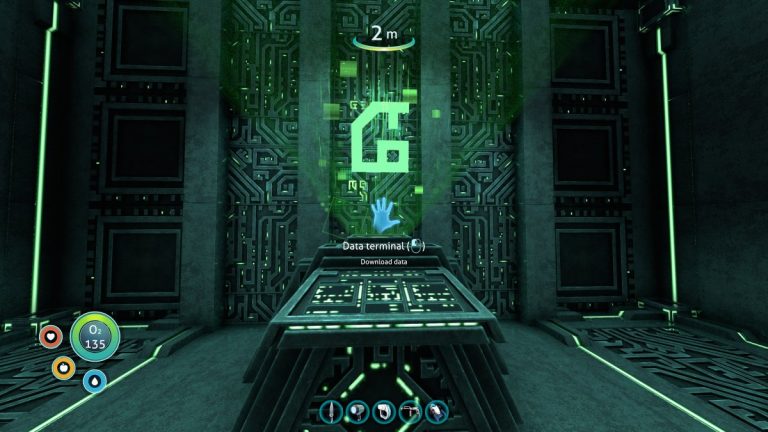Select the gun-shaped tool hotbar slot
Image resolution: width=768 pixels, height=432 pixels.
411,411
